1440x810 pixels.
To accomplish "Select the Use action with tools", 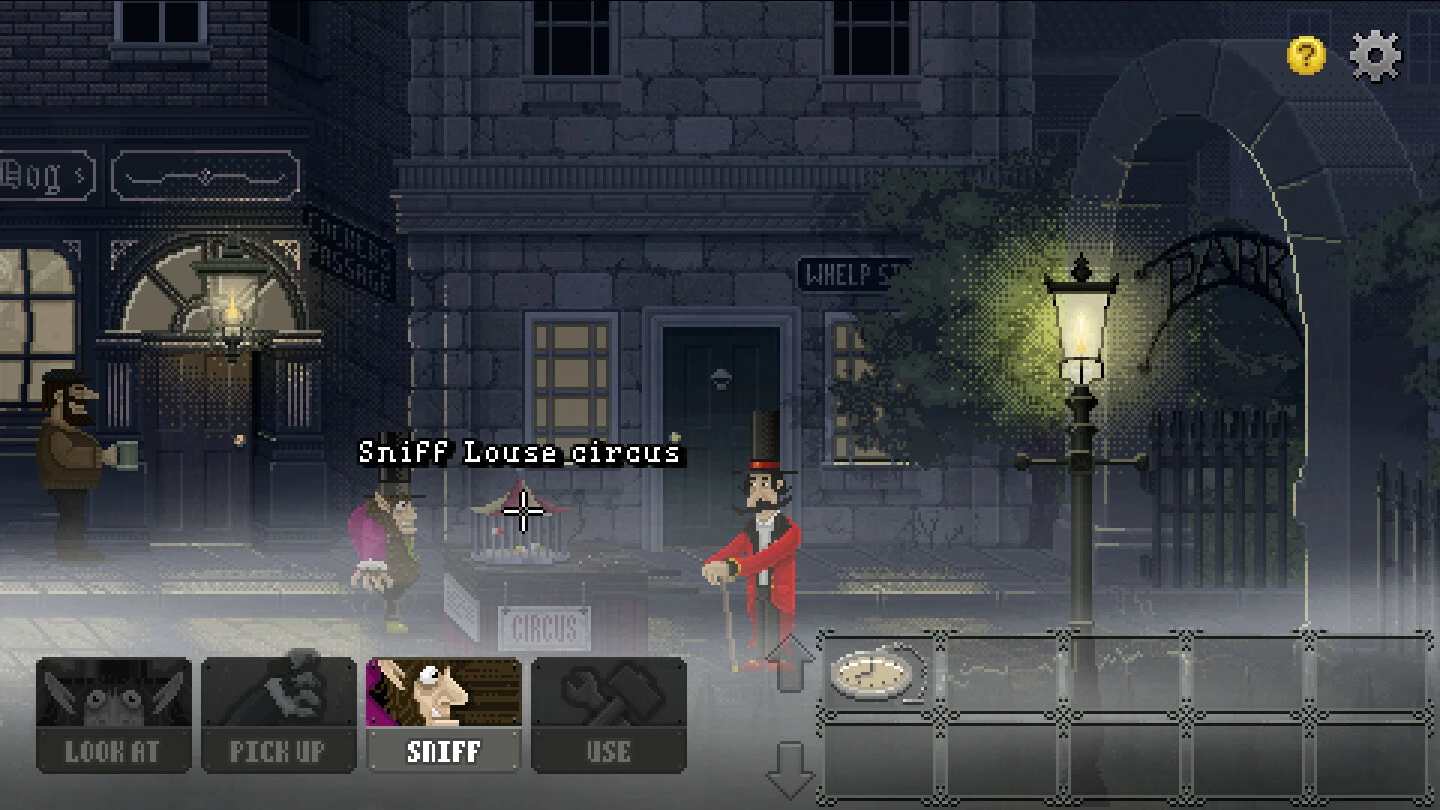I will [608, 714].
